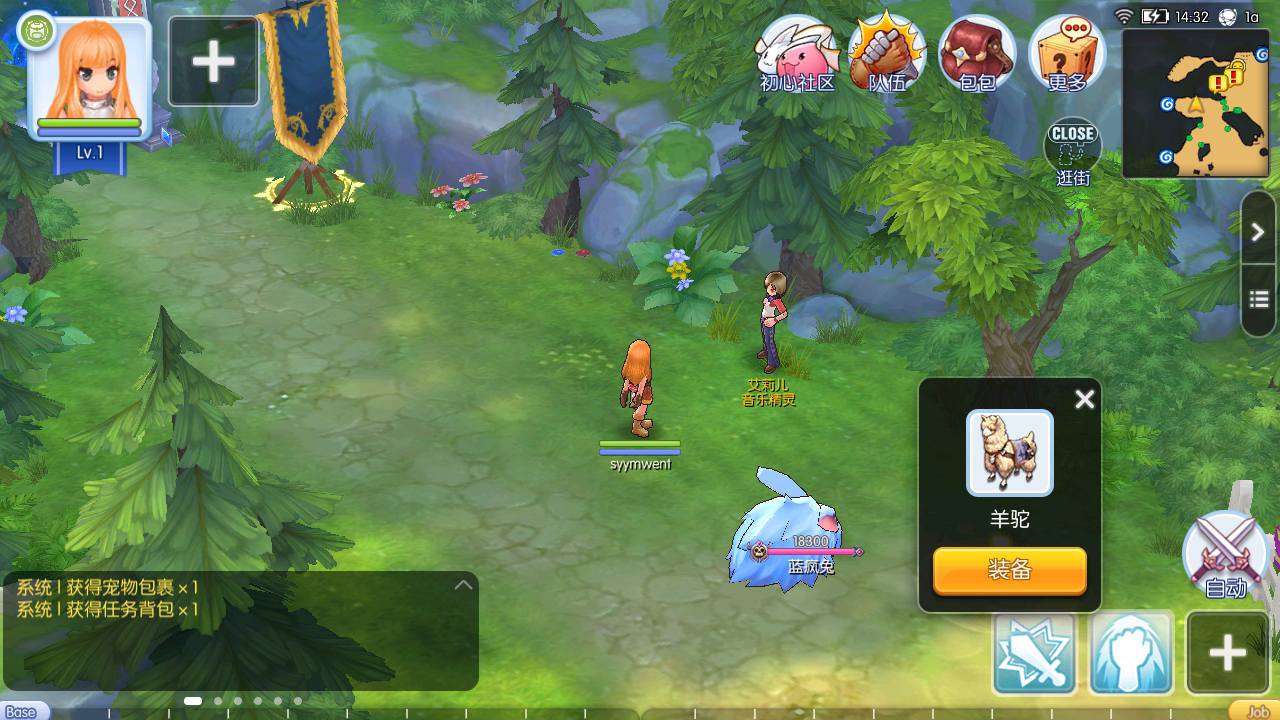Open the 队伍 team menu

pyautogui.click(x=886, y=53)
